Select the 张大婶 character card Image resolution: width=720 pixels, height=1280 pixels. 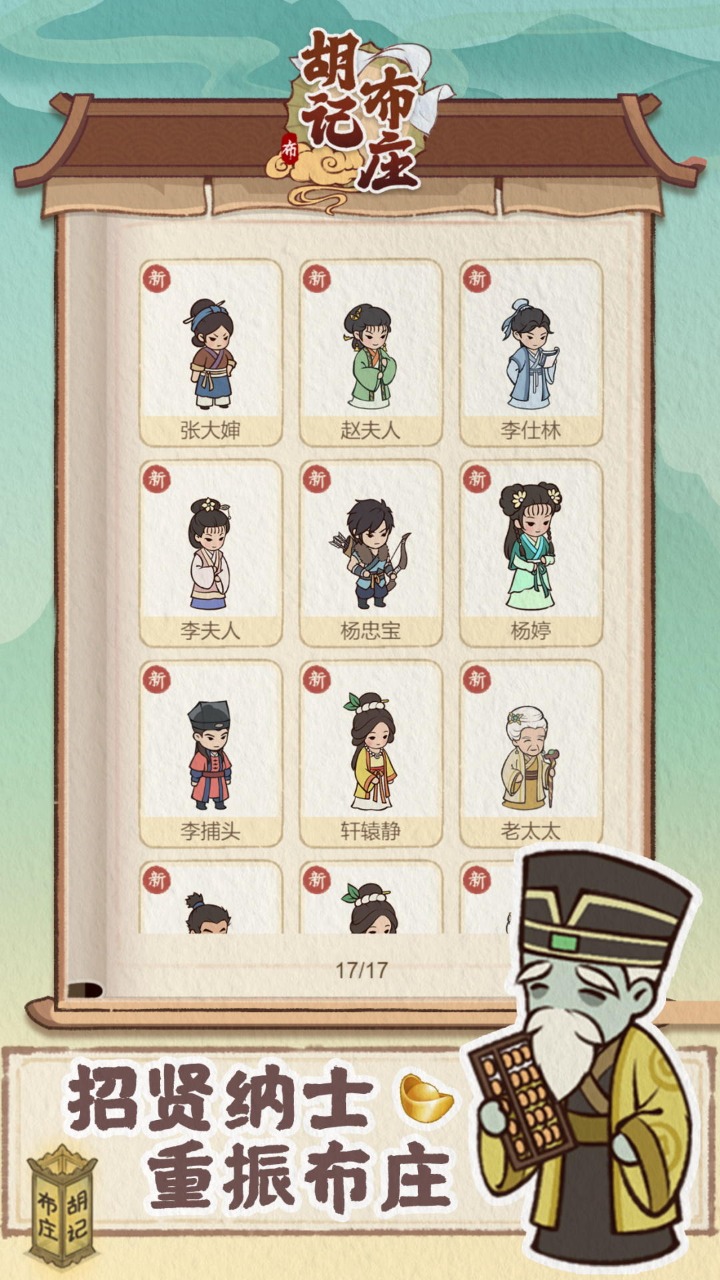click(x=211, y=352)
